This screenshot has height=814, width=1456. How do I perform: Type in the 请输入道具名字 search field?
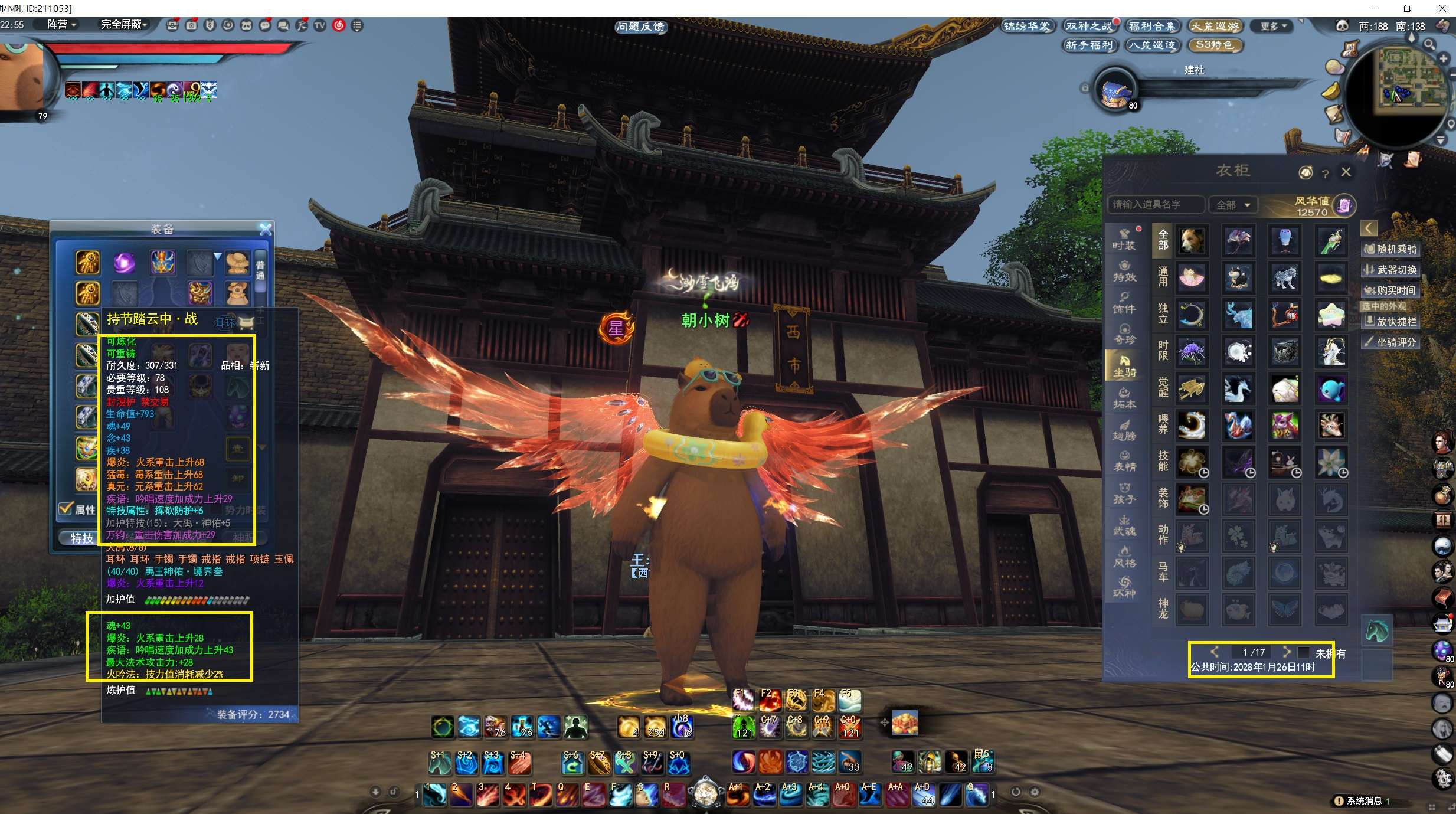tap(1155, 205)
